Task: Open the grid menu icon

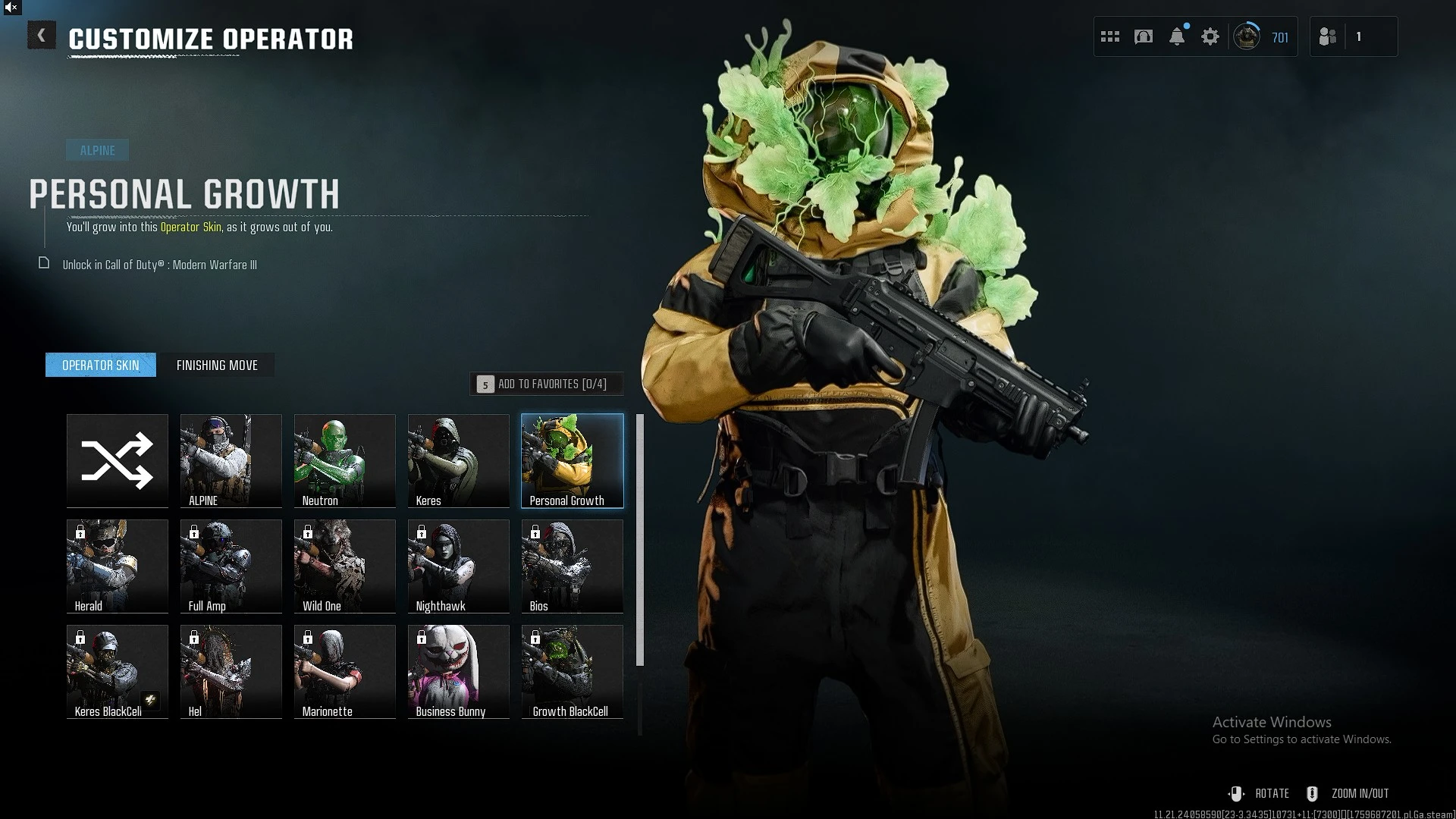Action: pos(1110,36)
